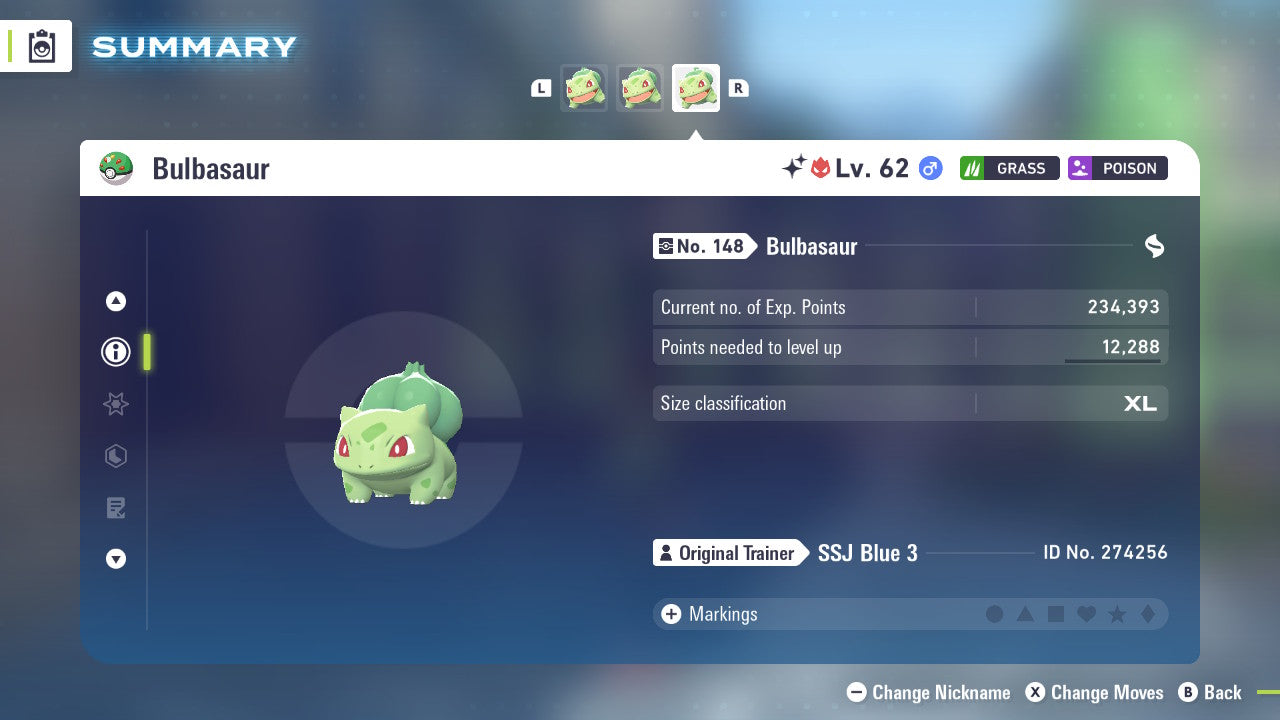Click the down arrow to next page
The width and height of the screenshot is (1280, 720).
pyautogui.click(x=116, y=559)
